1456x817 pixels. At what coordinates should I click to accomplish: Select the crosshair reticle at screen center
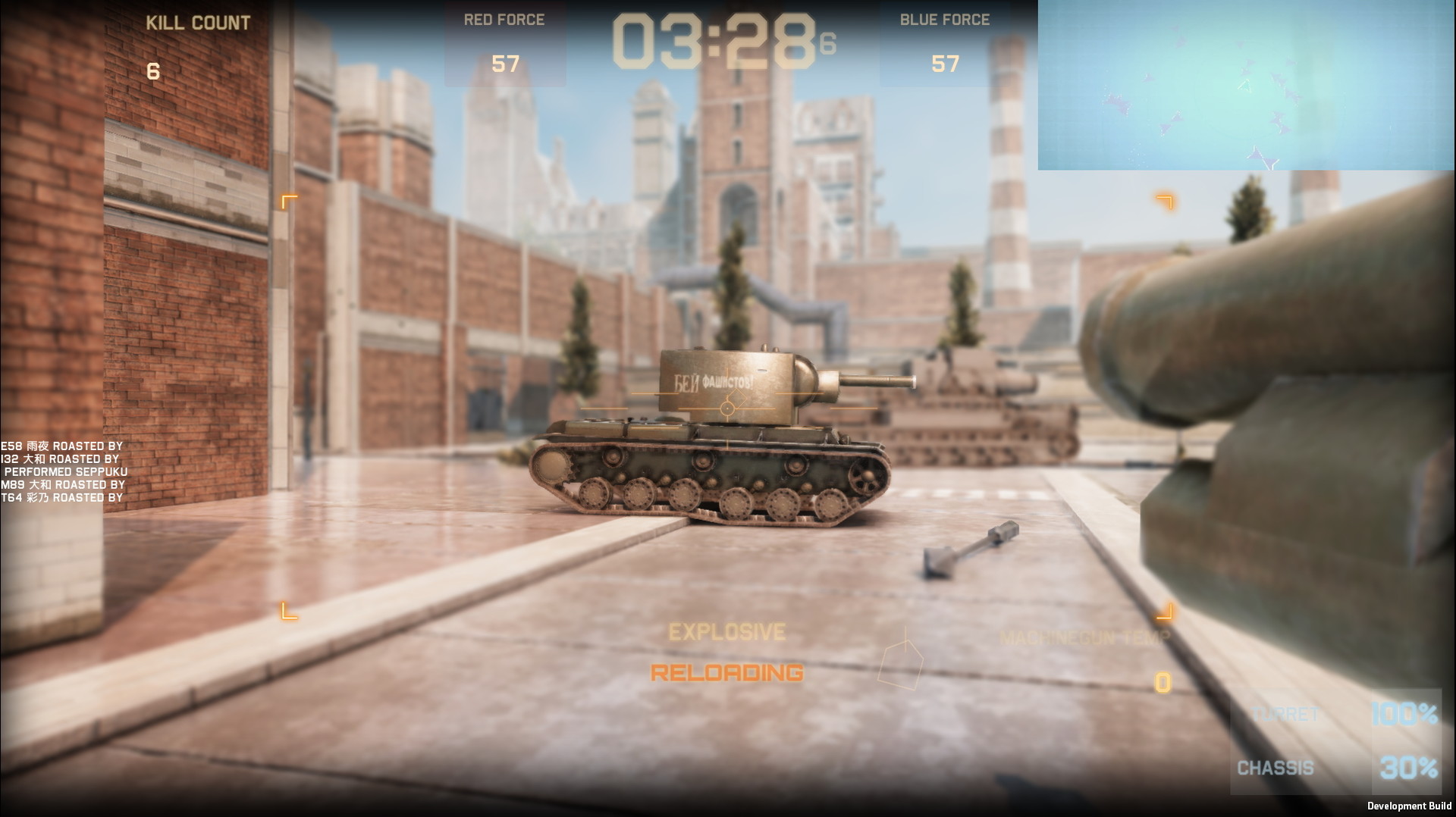click(728, 409)
